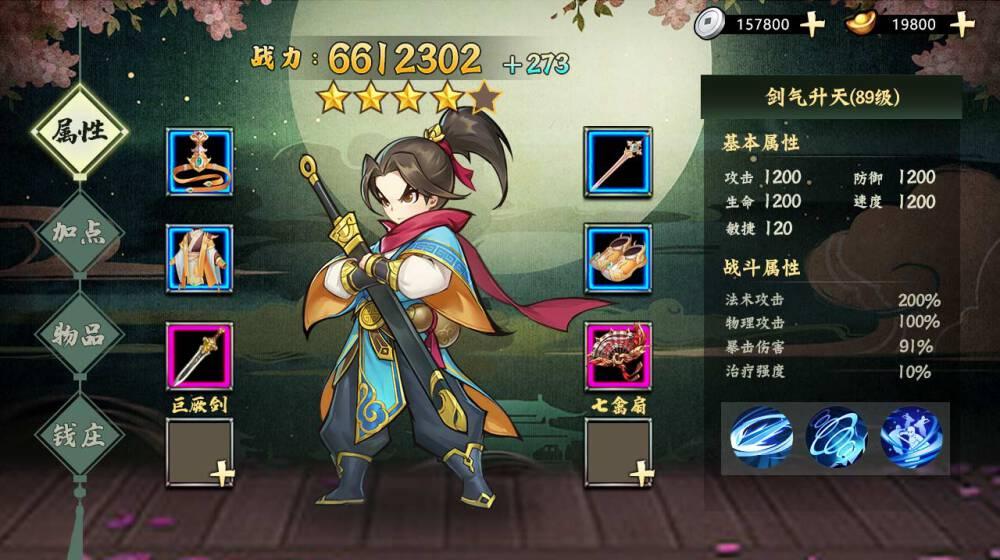Select the 物品 items tab
This screenshot has width=1000, height=560.
(79, 334)
